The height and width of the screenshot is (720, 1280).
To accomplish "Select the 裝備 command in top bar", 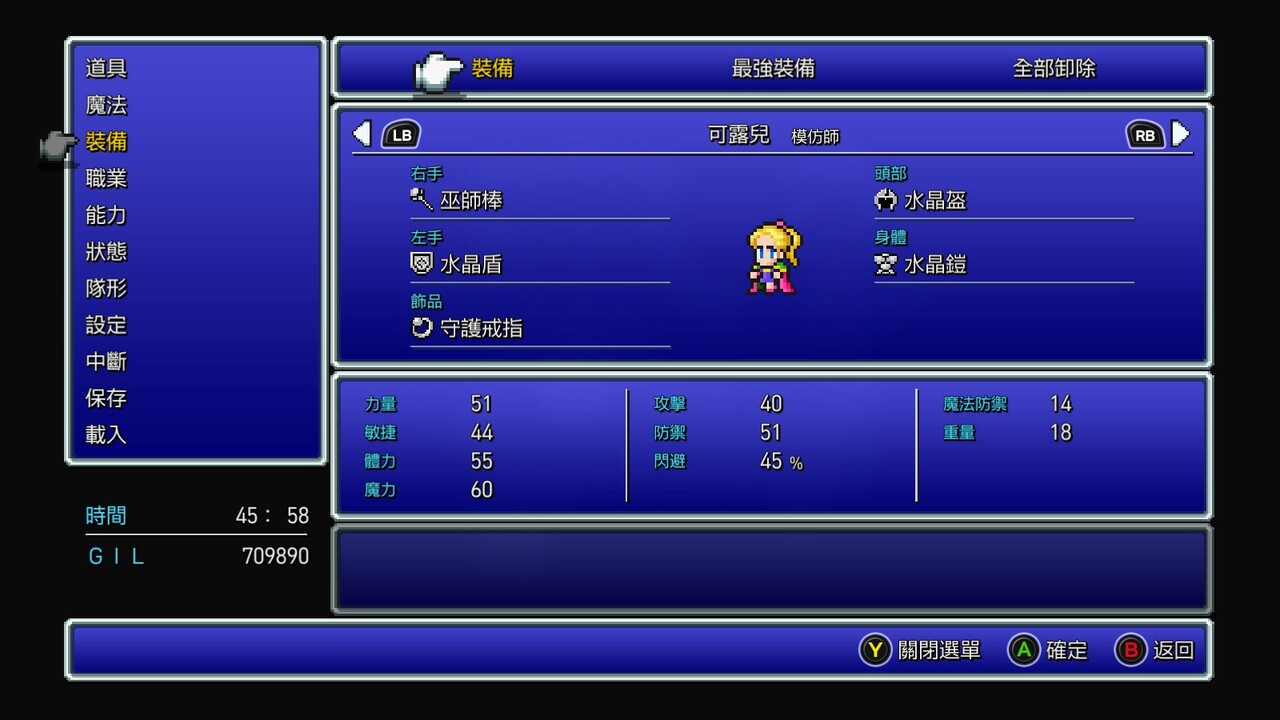I will (492, 69).
